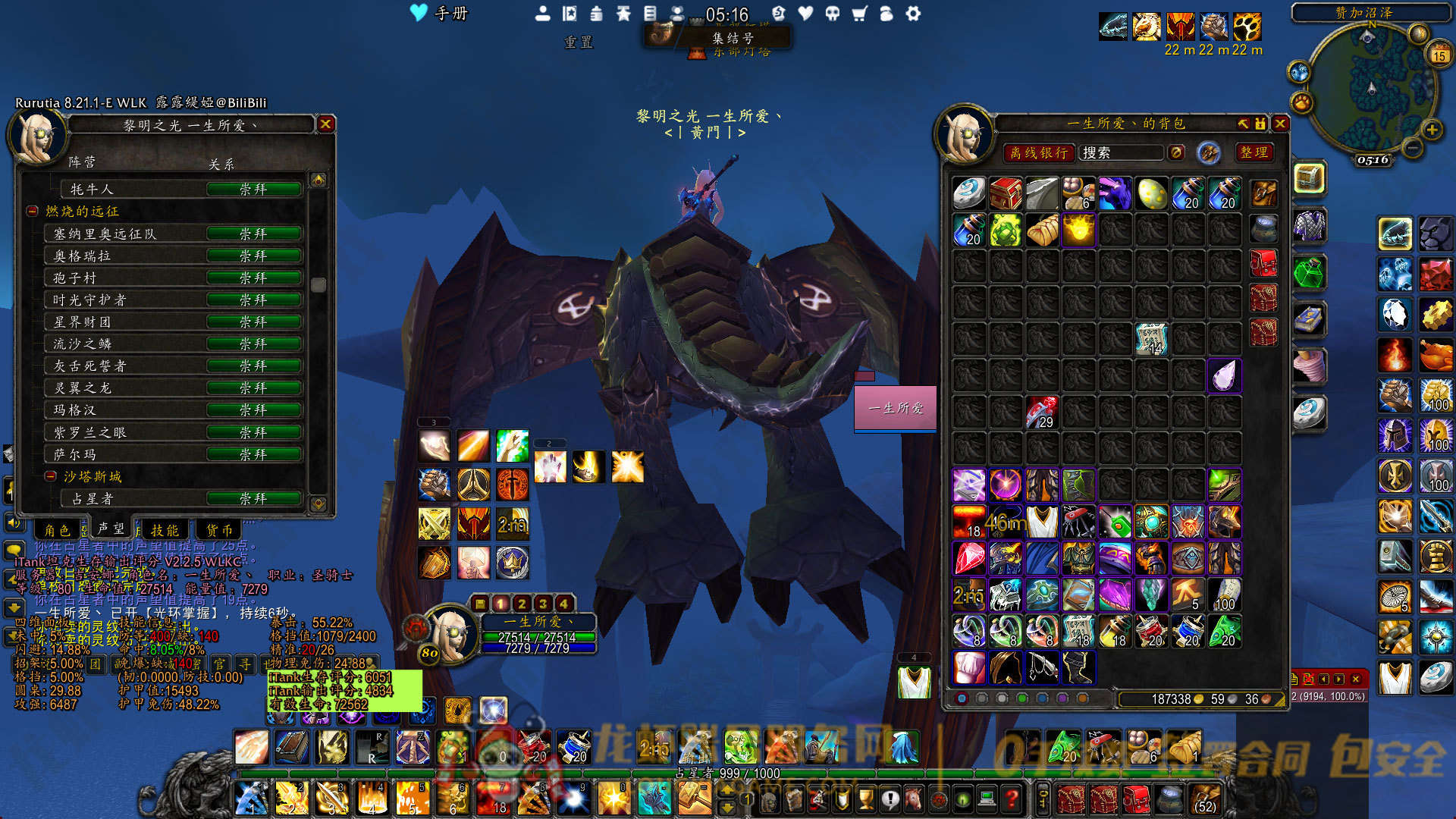Screen dimensions: 1456x819
Task: Click the 重置 reset button
Action: click(x=578, y=42)
